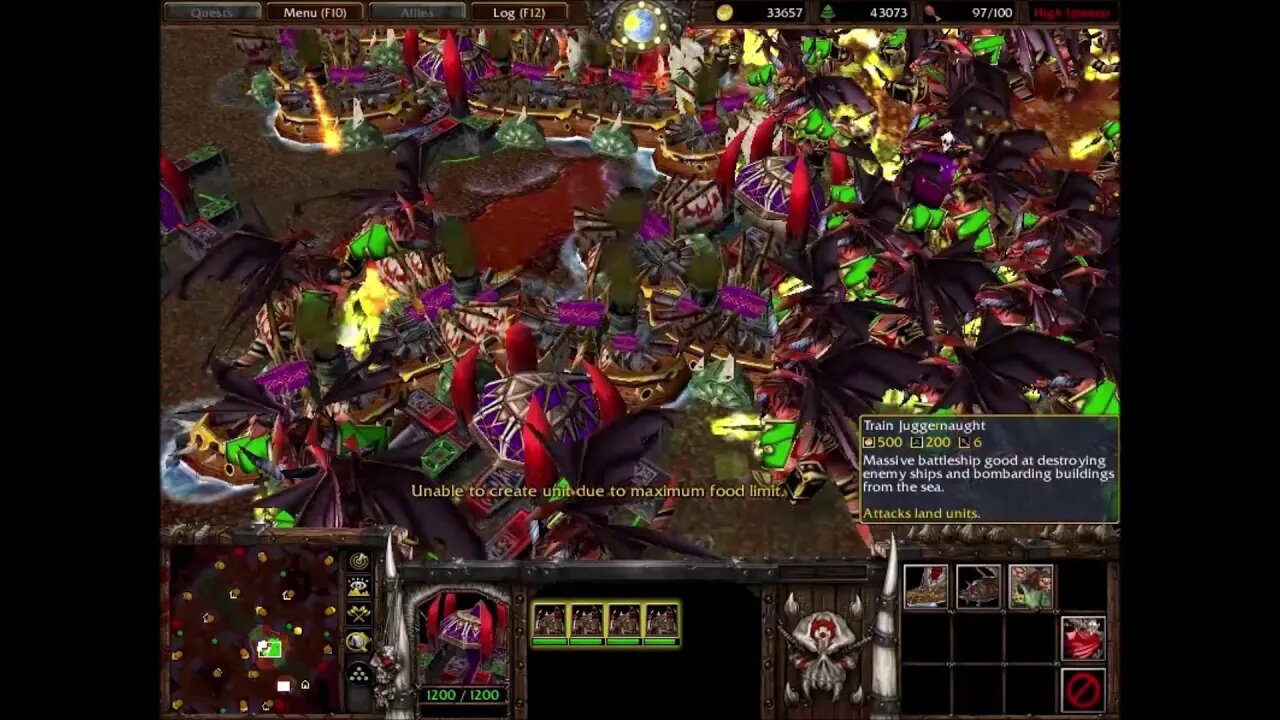Toggle formation movement button below minimap
The width and height of the screenshot is (1280, 720).
(358, 674)
